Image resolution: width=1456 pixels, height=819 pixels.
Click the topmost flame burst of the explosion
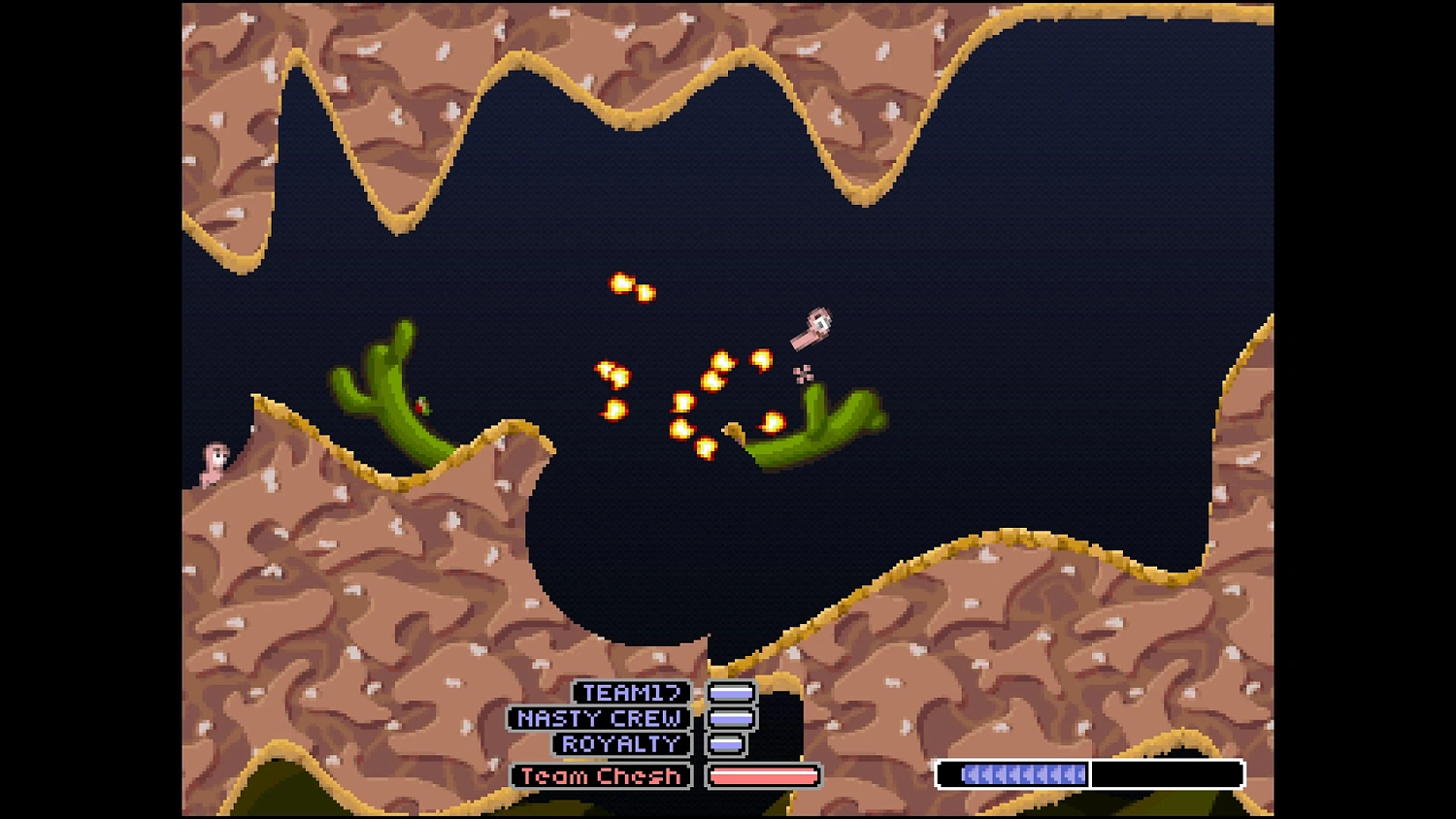coord(621,284)
